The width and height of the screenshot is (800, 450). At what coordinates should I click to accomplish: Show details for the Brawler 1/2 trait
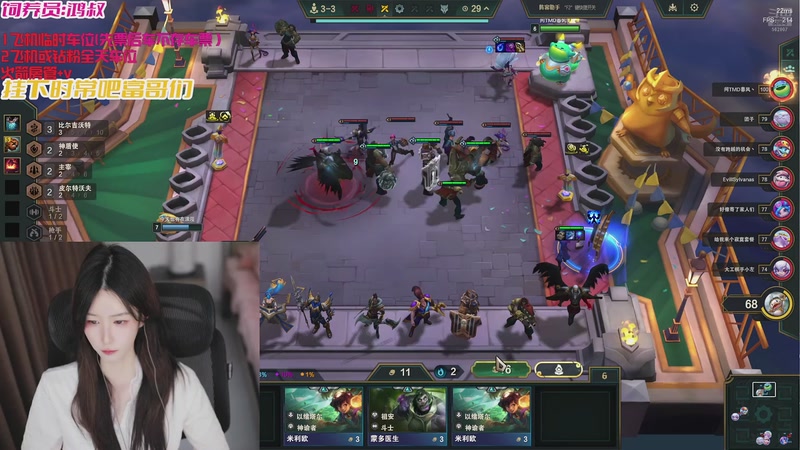(35, 210)
